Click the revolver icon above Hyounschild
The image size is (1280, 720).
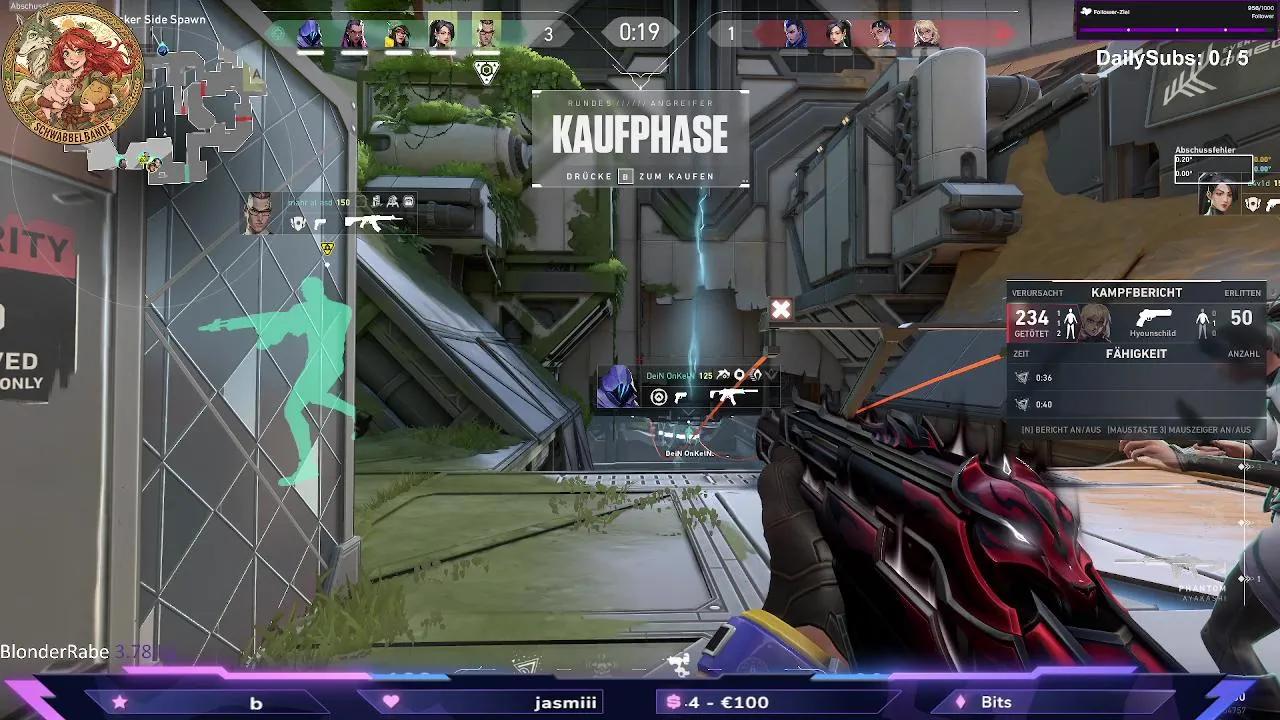(1153, 317)
